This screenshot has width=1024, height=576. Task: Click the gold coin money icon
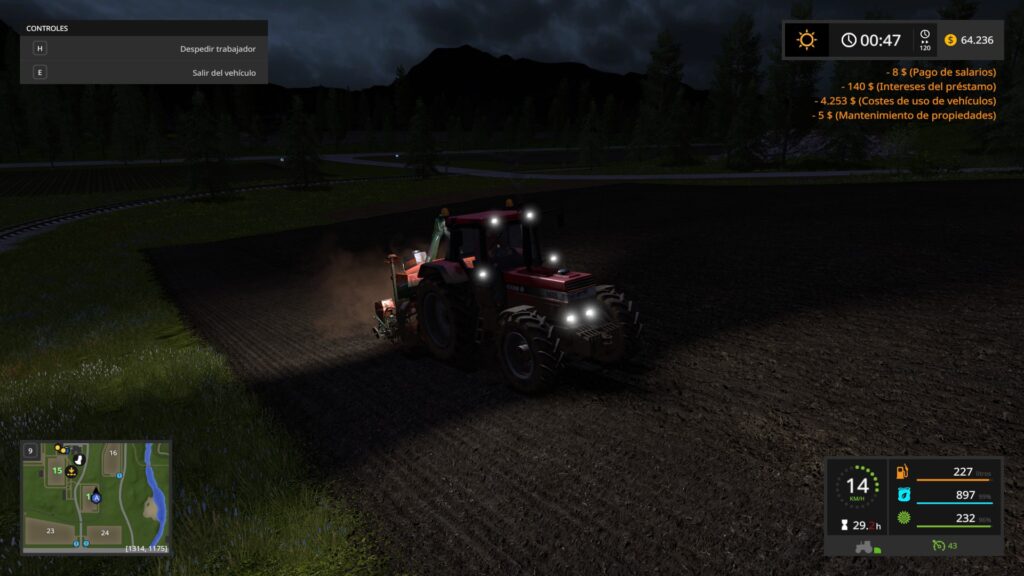[948, 40]
